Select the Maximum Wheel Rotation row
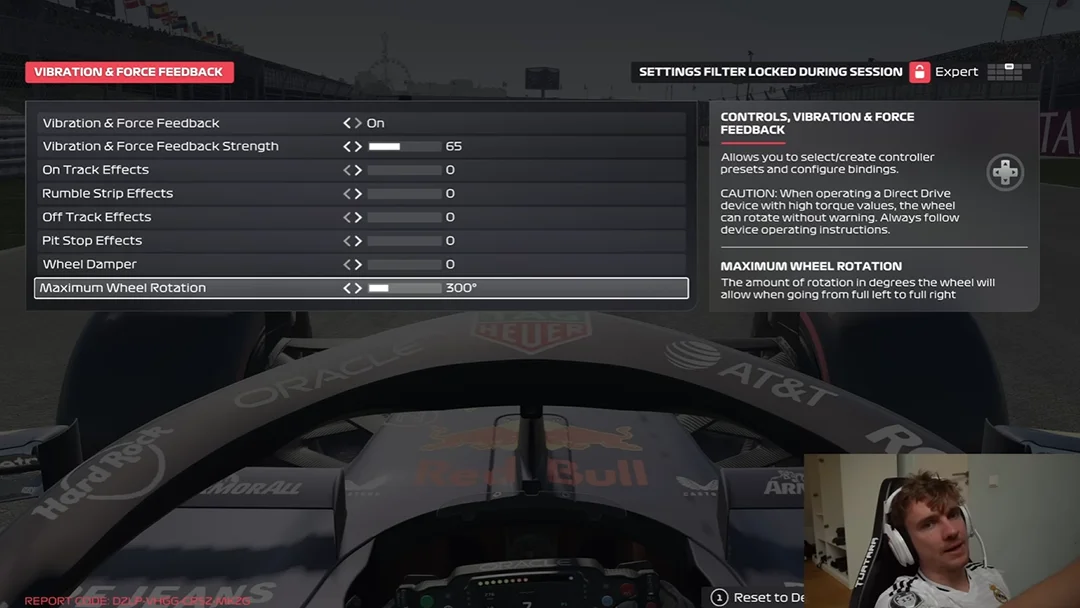1080x608 pixels. (123, 288)
